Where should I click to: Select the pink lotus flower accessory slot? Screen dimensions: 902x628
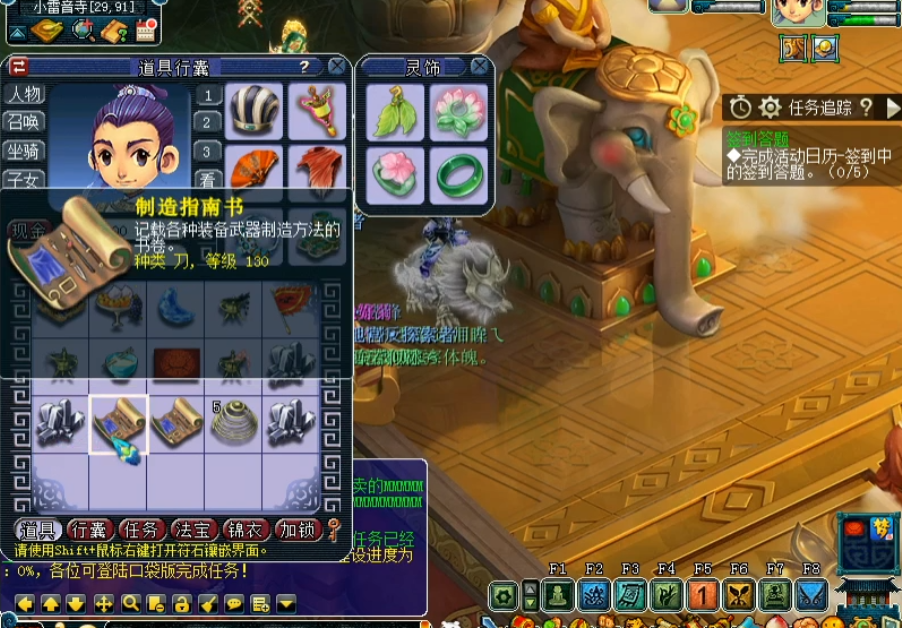coord(458,112)
